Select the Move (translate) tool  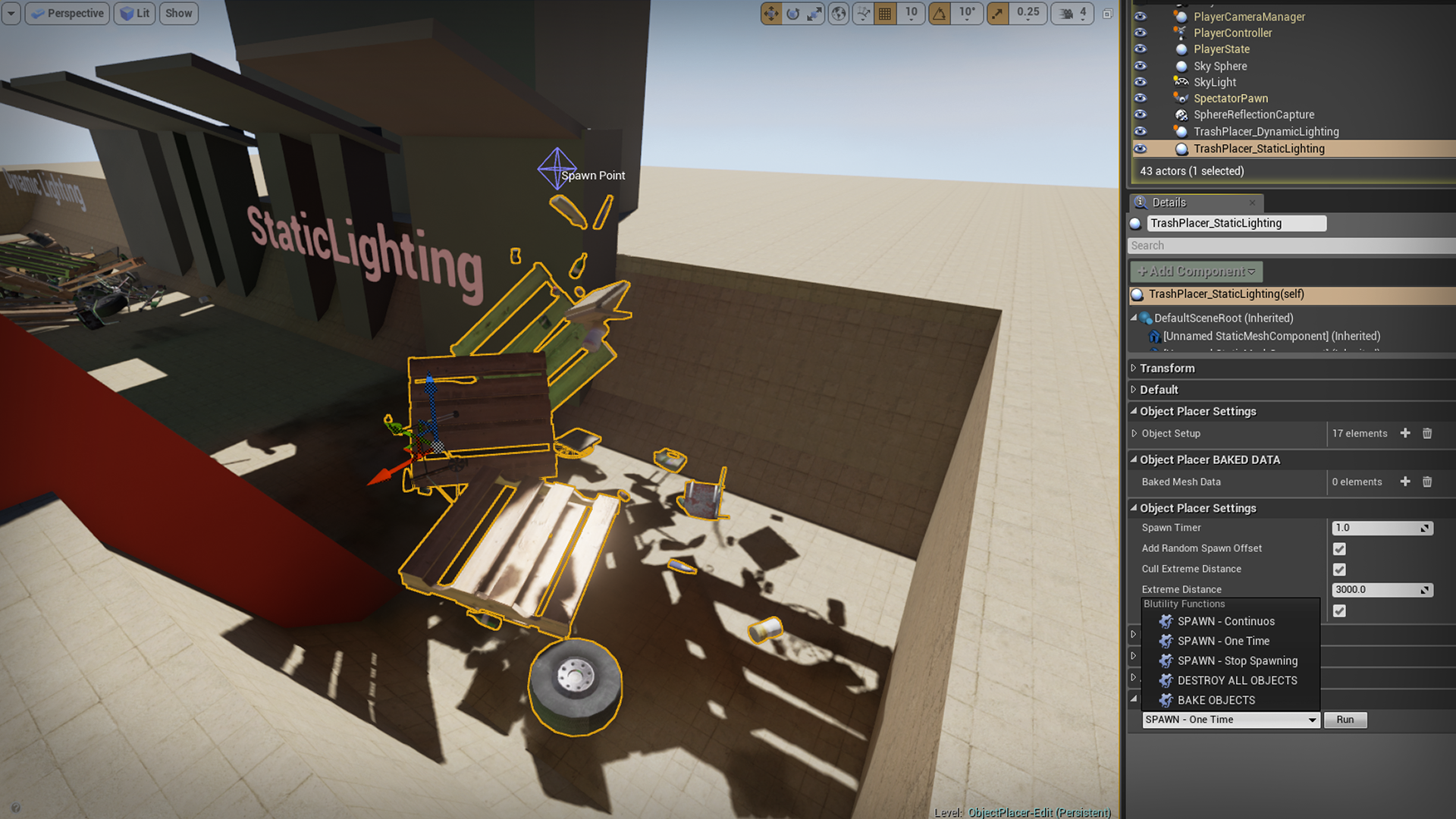point(771,13)
